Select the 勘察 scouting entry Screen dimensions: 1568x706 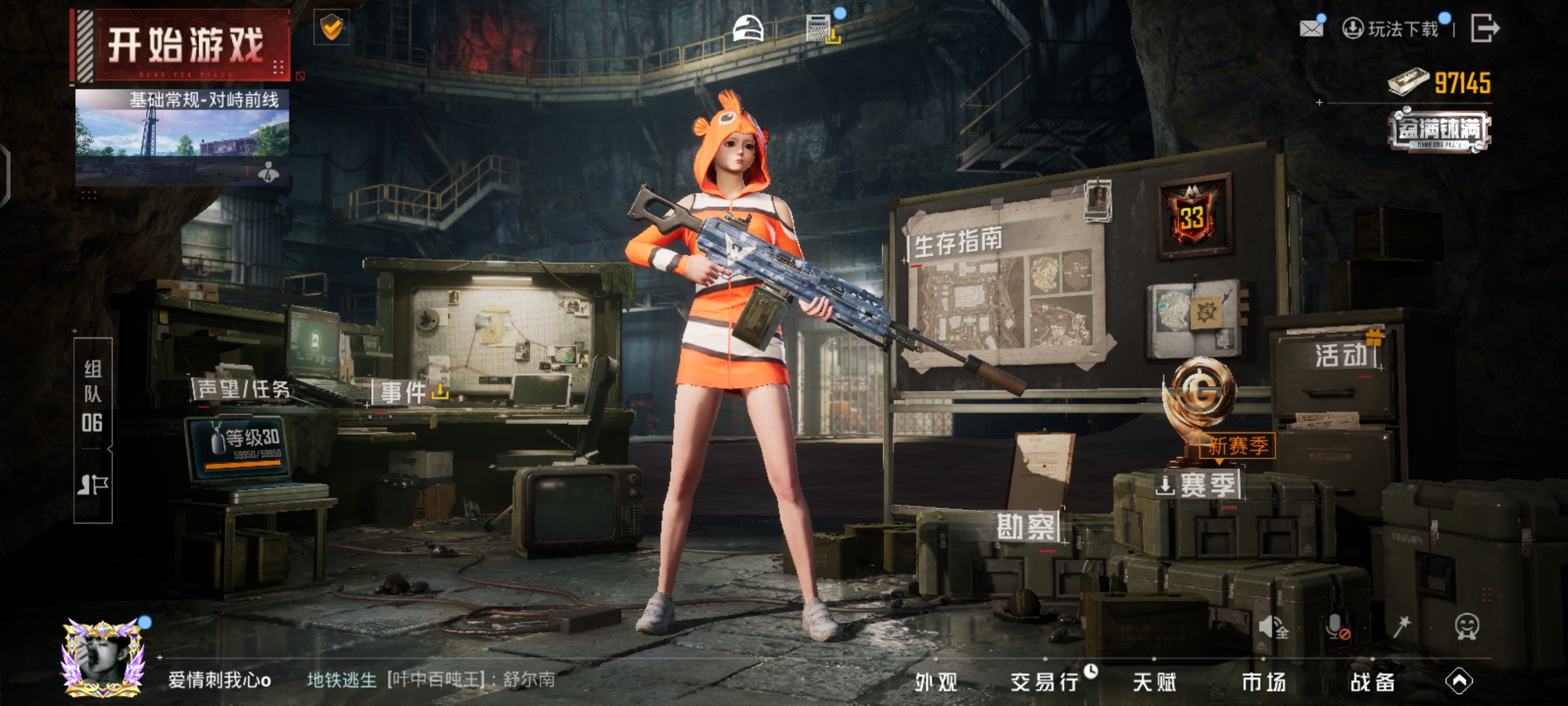pyautogui.click(x=1026, y=526)
